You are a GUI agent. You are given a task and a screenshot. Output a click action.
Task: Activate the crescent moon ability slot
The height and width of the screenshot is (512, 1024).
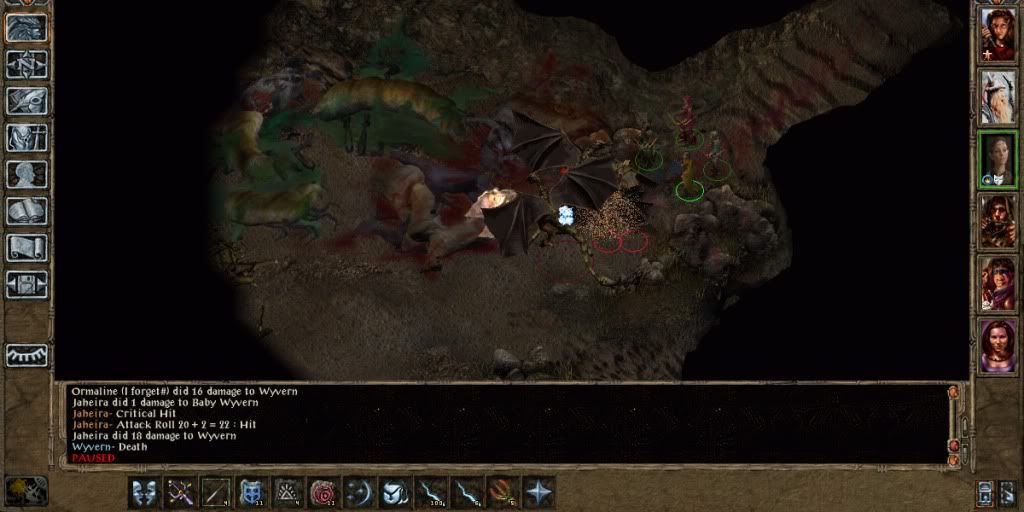pos(358,492)
